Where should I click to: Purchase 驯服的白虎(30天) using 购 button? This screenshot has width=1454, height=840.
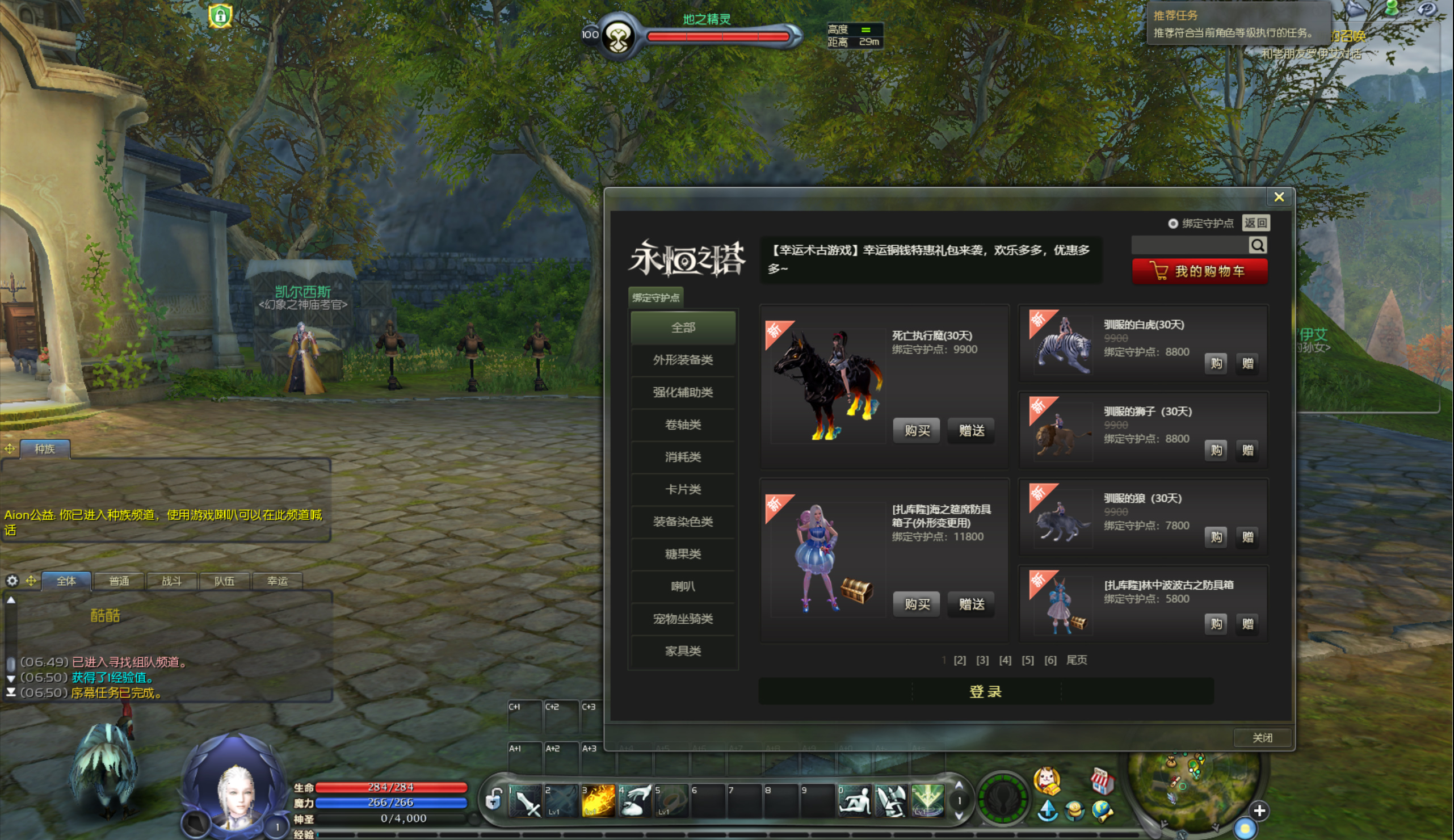click(x=1216, y=363)
